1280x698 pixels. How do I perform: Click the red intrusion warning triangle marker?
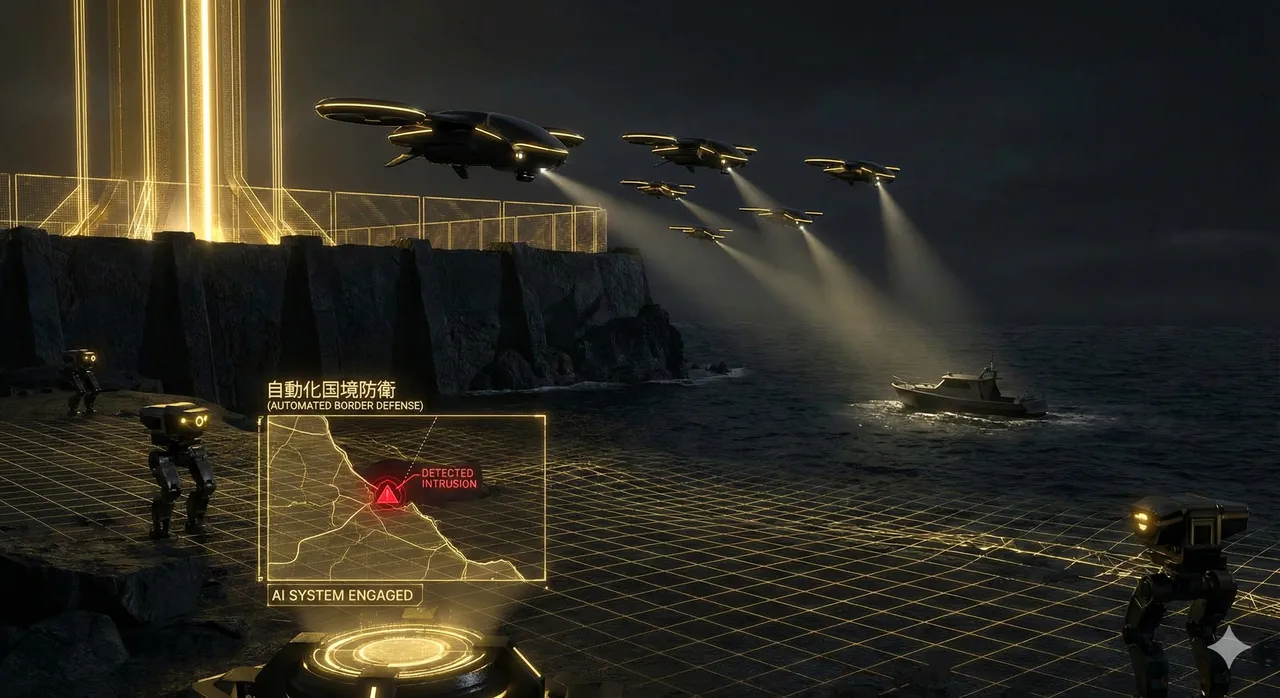tap(387, 493)
